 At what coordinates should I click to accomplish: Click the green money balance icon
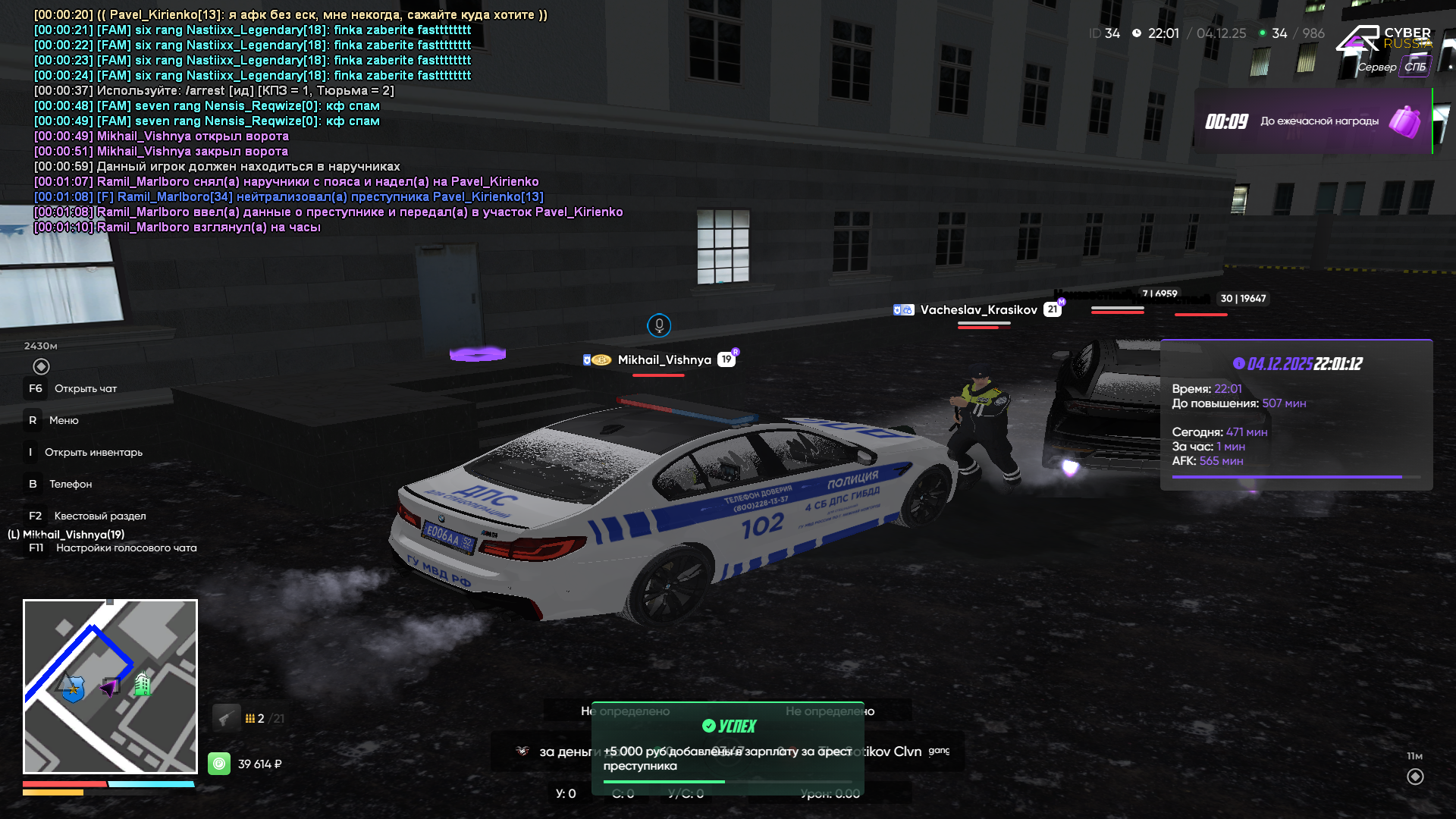tap(219, 764)
